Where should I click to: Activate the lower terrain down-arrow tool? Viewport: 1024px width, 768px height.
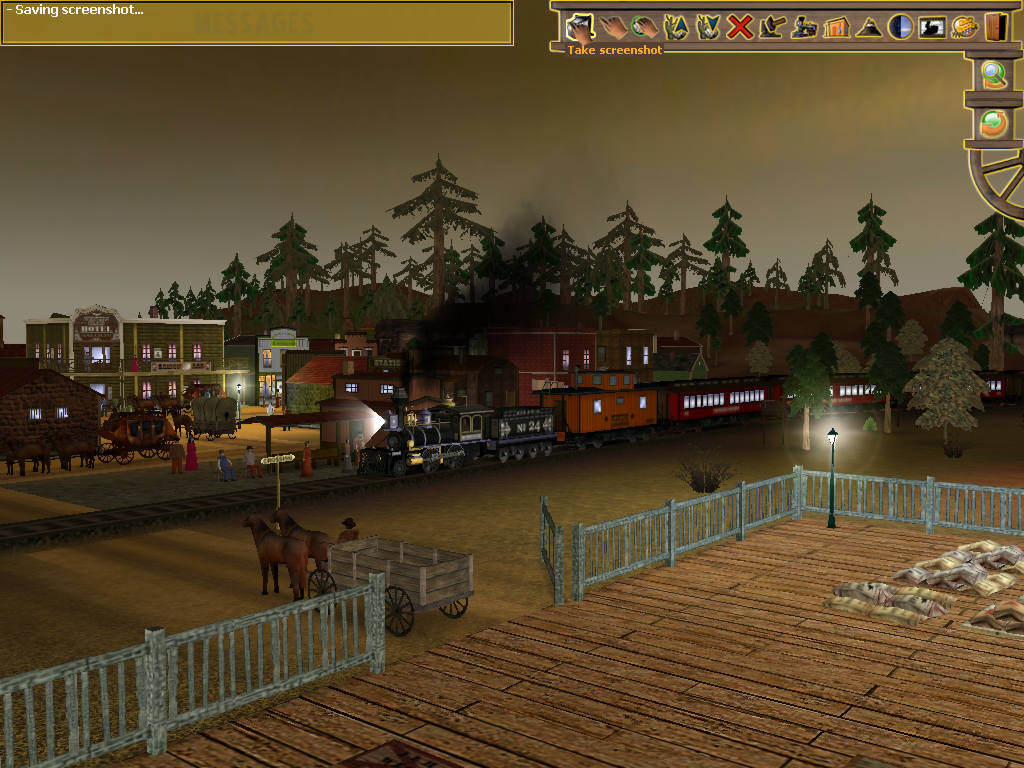click(708, 26)
